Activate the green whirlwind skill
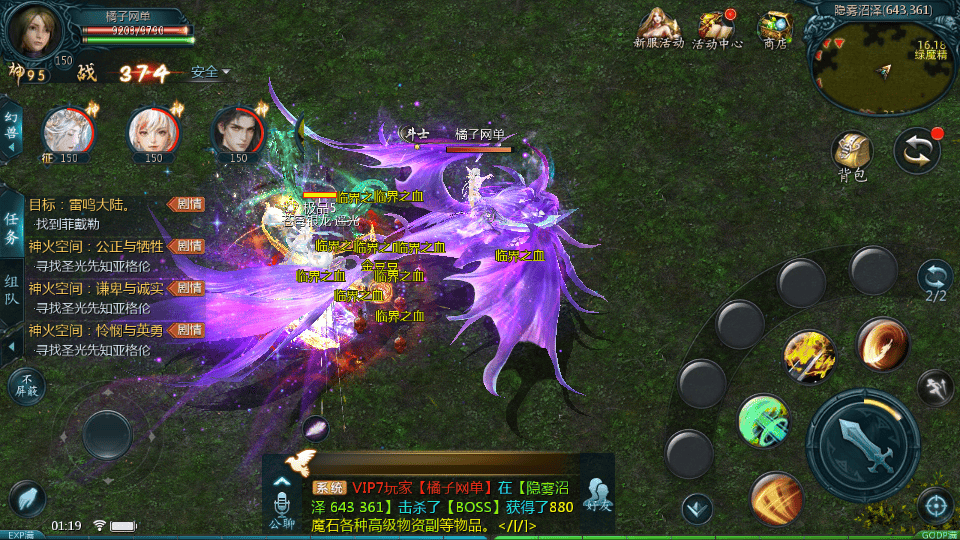Screen dimensions: 960x540 (764, 420)
